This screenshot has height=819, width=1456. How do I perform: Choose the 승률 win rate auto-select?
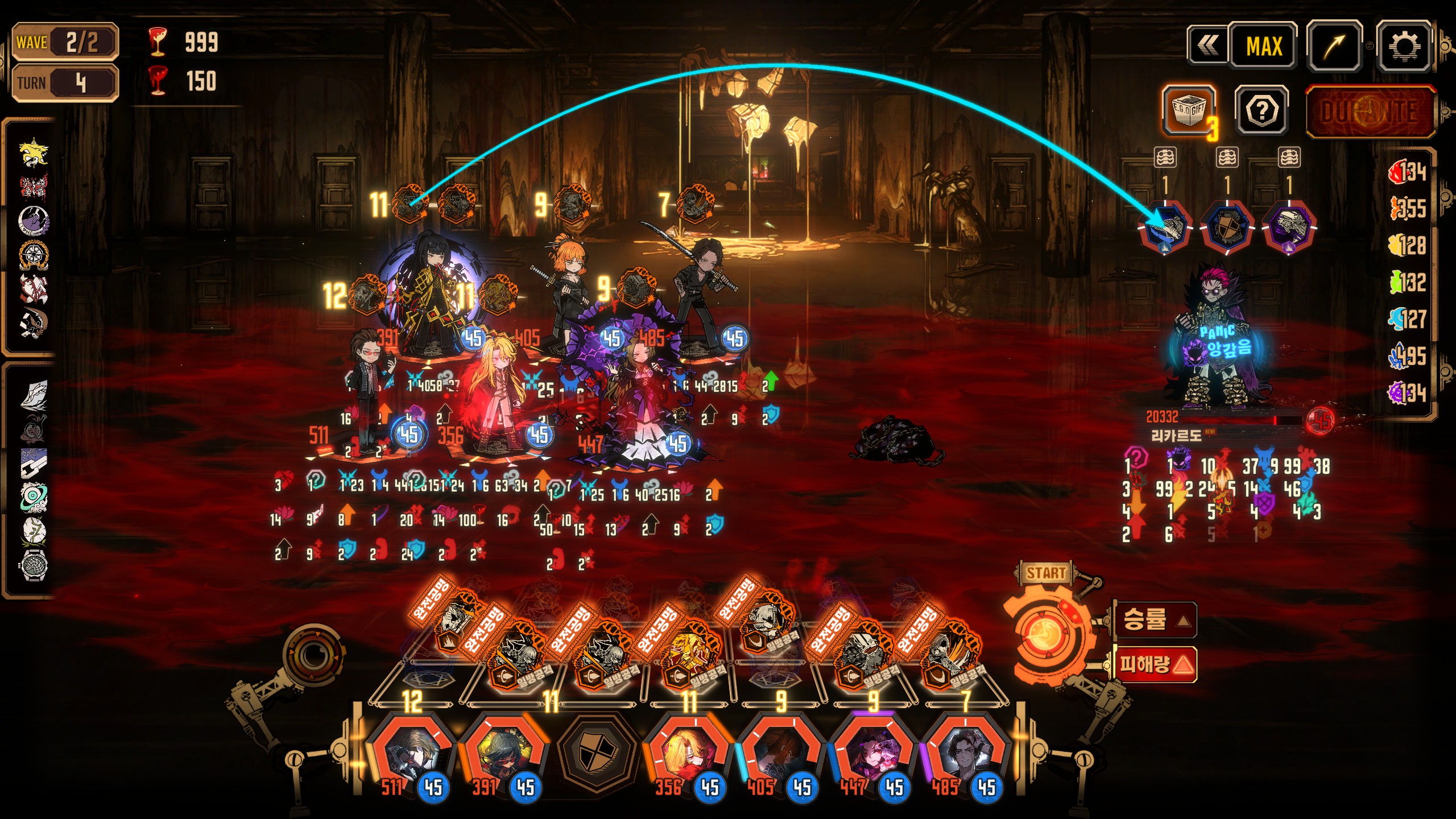coord(1155,619)
